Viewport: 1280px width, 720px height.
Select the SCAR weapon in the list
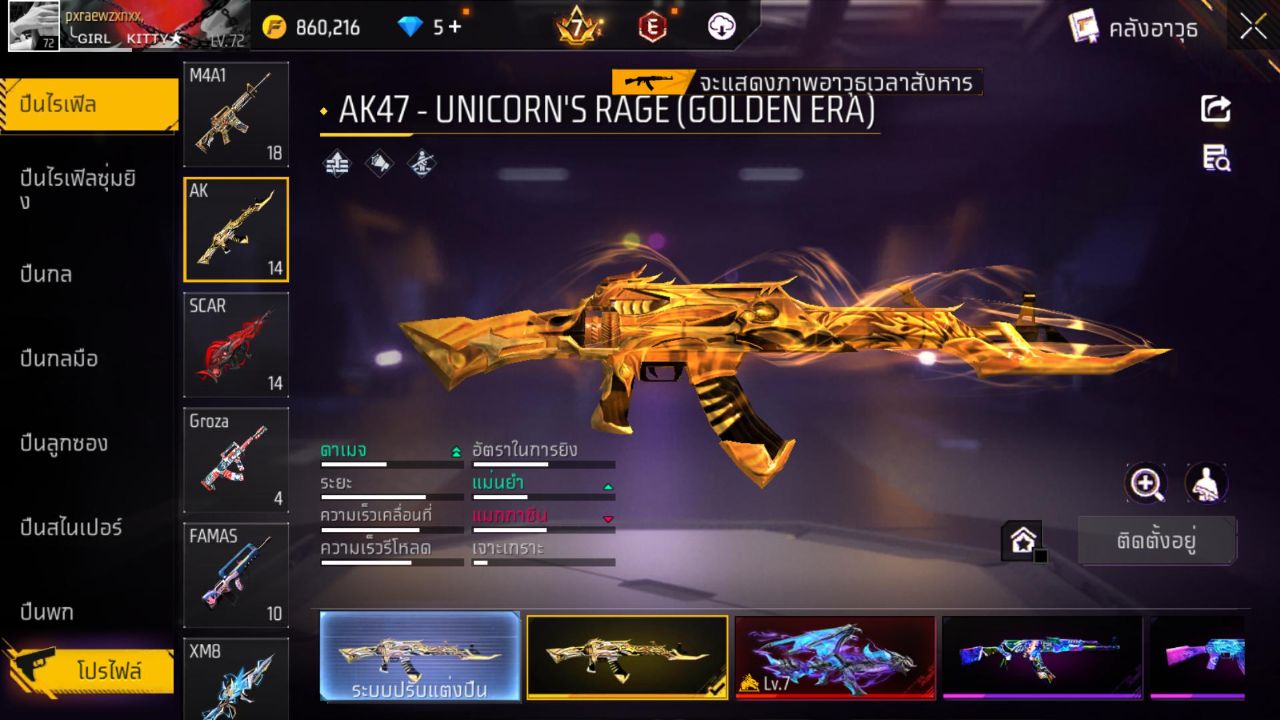point(236,345)
